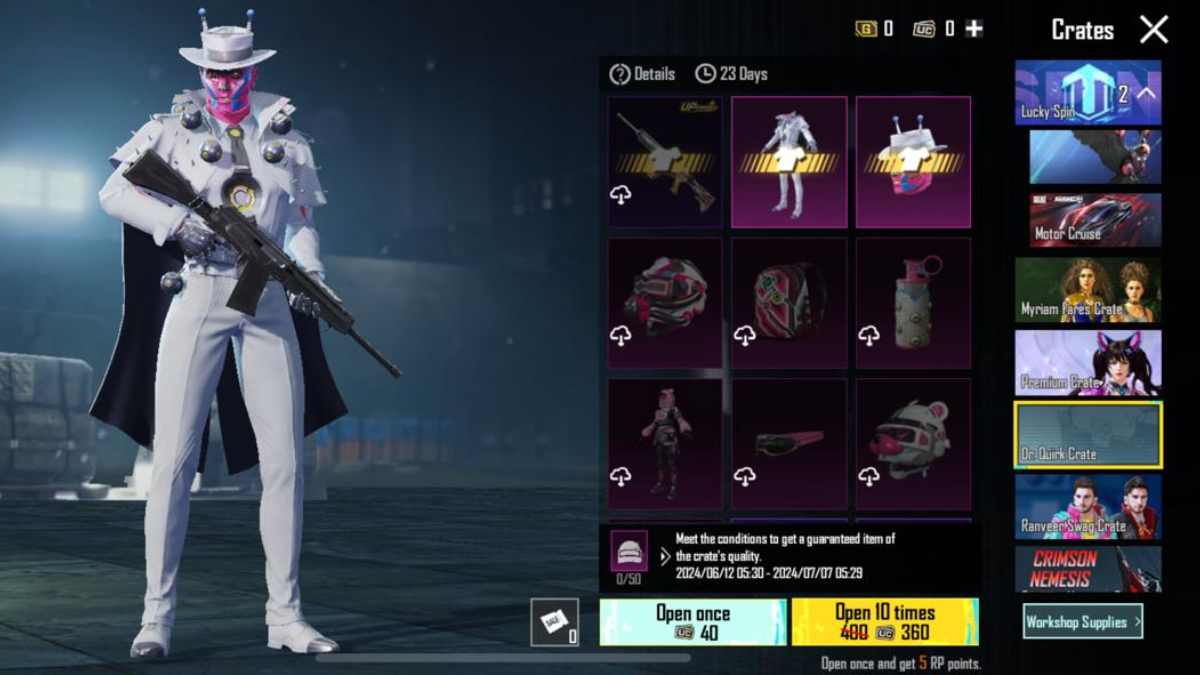
Task: View the Crimson Nemesis crate
Action: pos(1088,568)
